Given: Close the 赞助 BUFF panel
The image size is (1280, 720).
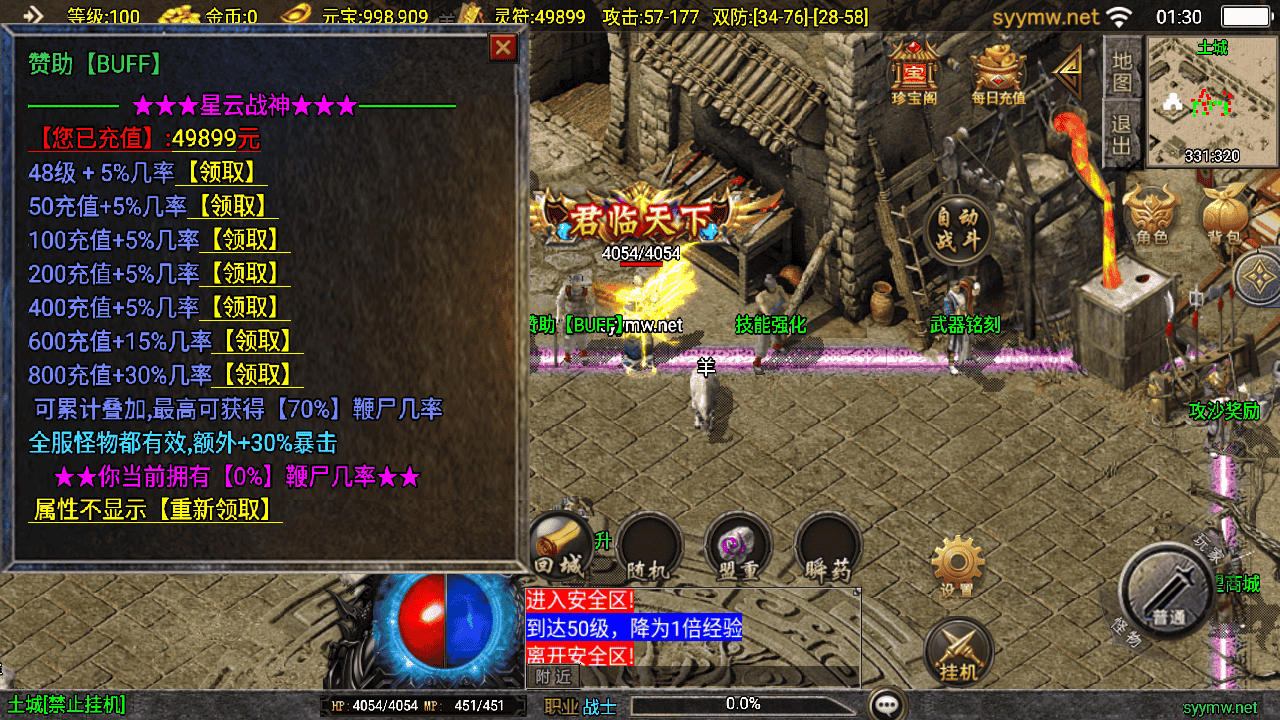Looking at the screenshot, I should (x=503, y=48).
